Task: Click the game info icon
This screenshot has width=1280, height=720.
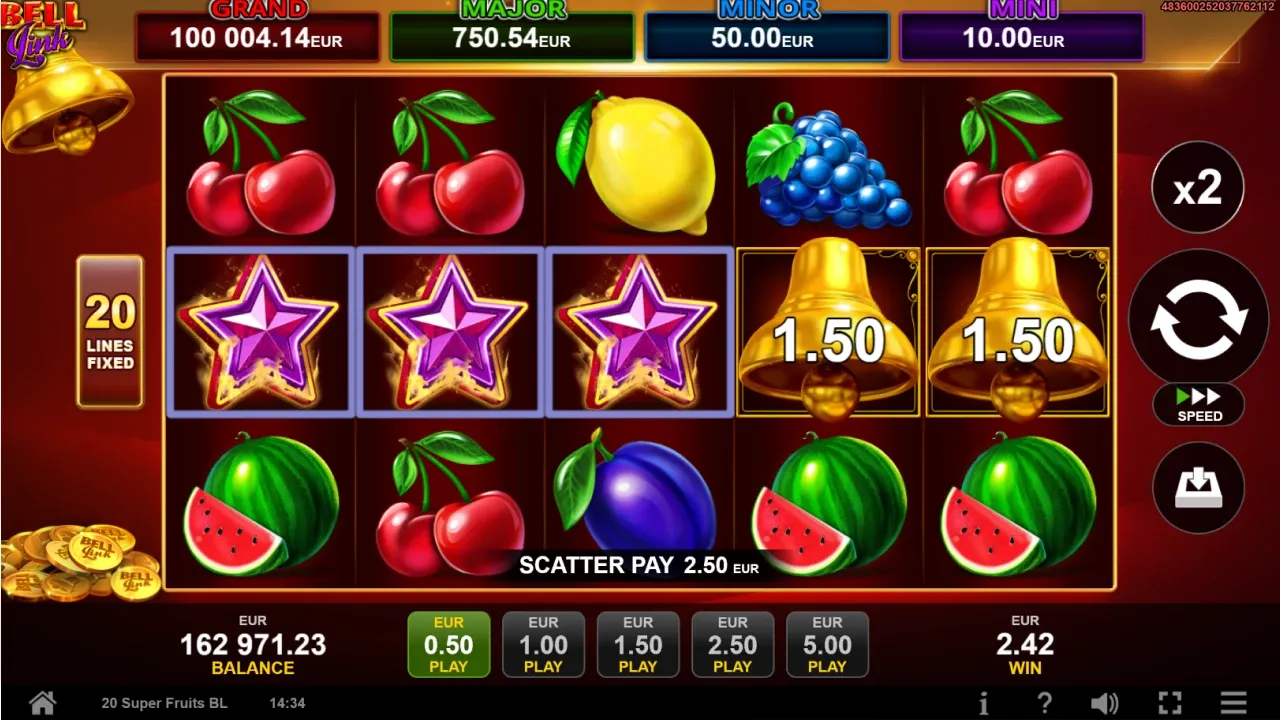Action: [x=985, y=703]
